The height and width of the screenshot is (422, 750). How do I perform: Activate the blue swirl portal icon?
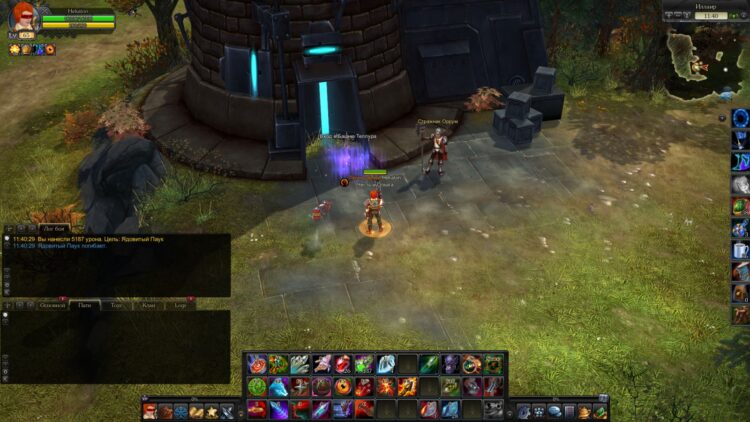click(x=740, y=118)
